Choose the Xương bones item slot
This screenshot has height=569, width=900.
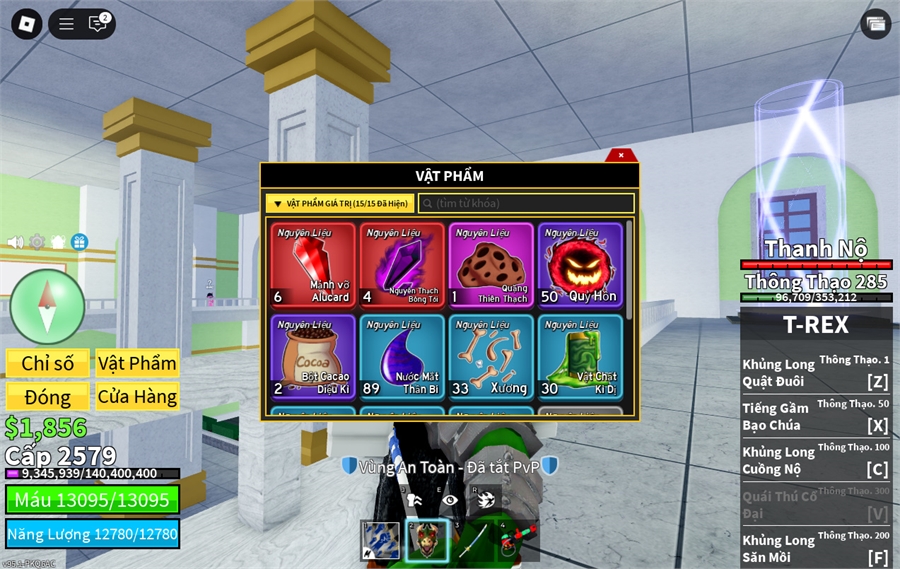pos(491,357)
